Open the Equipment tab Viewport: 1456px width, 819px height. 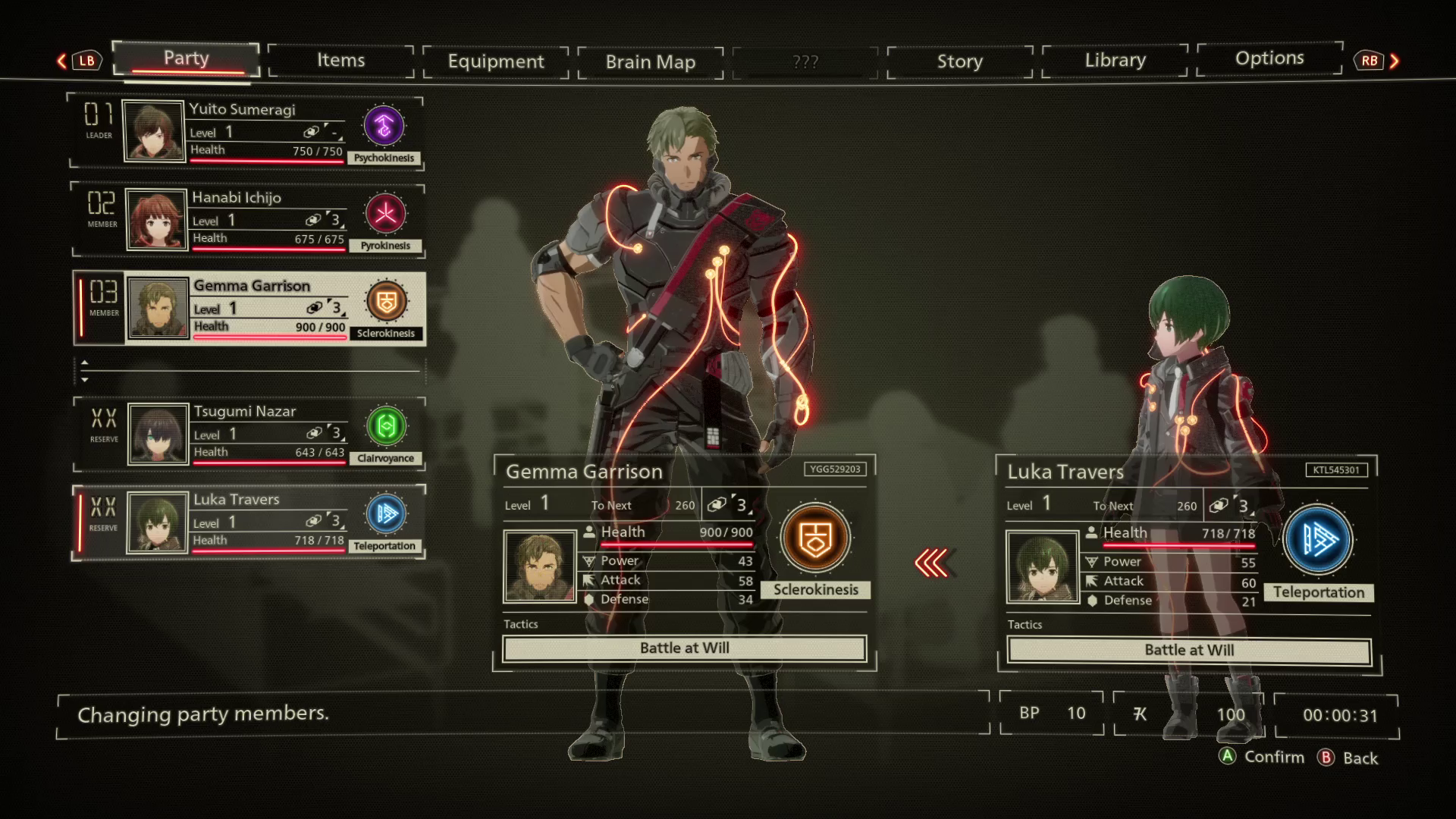(495, 61)
